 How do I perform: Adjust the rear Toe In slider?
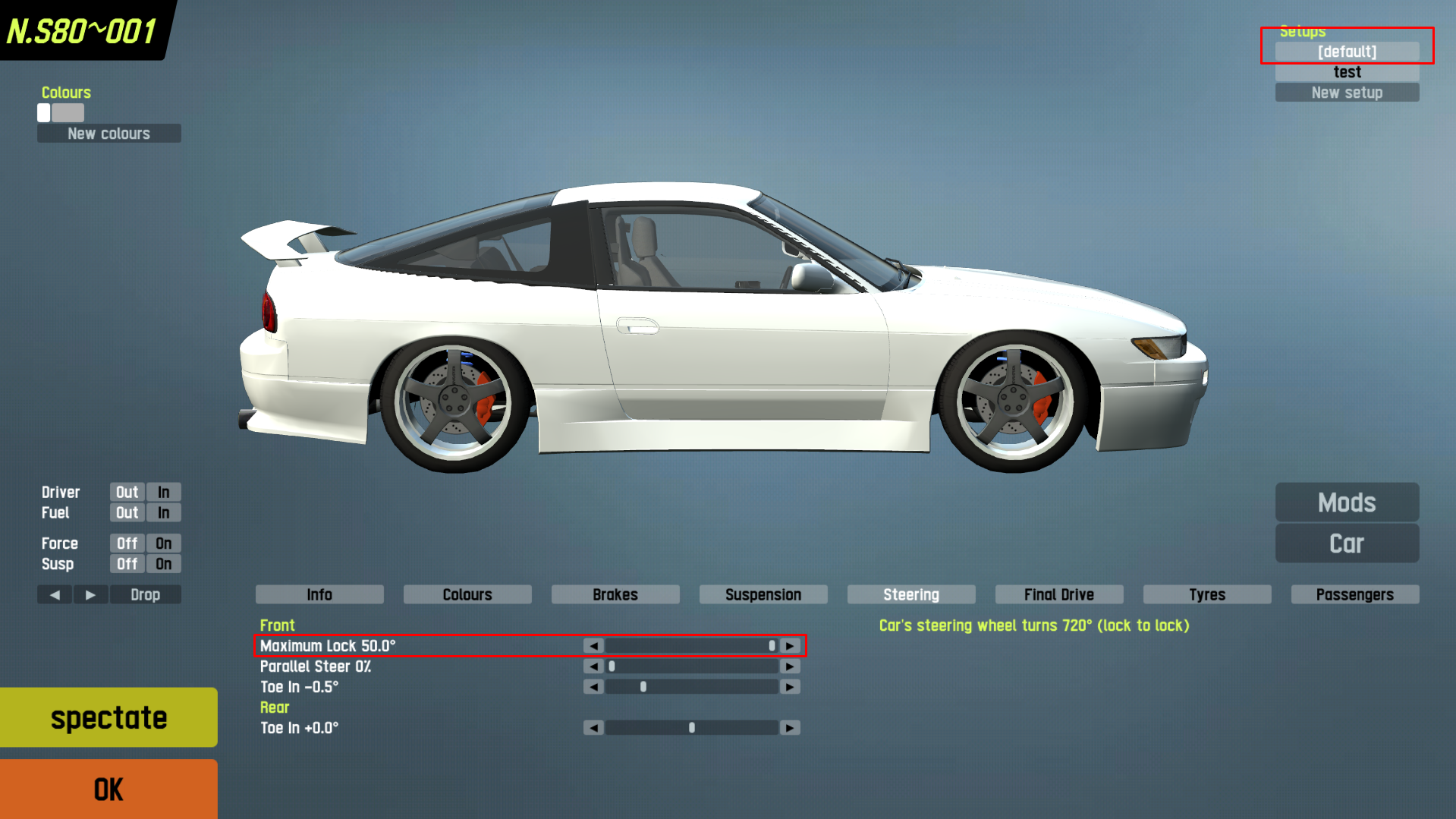click(x=691, y=728)
